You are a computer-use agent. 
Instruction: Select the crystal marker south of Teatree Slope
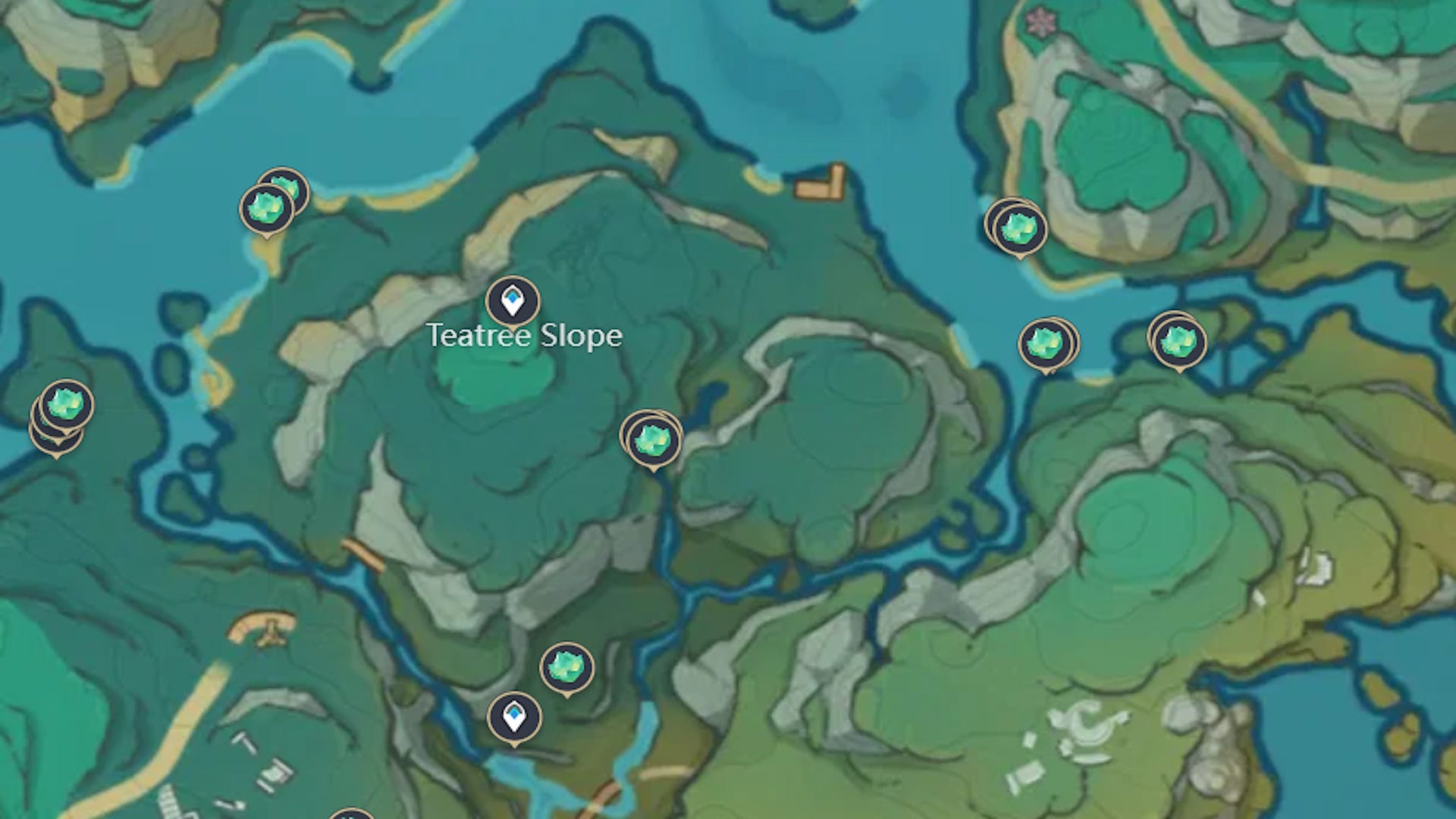point(565,667)
